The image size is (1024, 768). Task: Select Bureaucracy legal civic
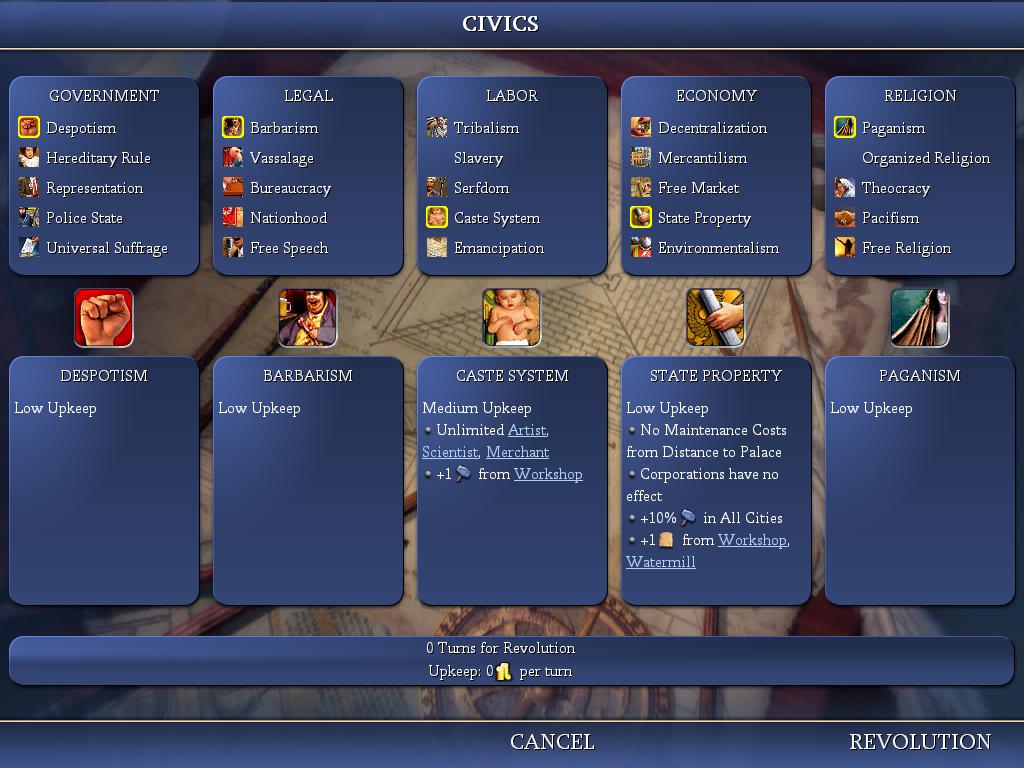(x=290, y=188)
